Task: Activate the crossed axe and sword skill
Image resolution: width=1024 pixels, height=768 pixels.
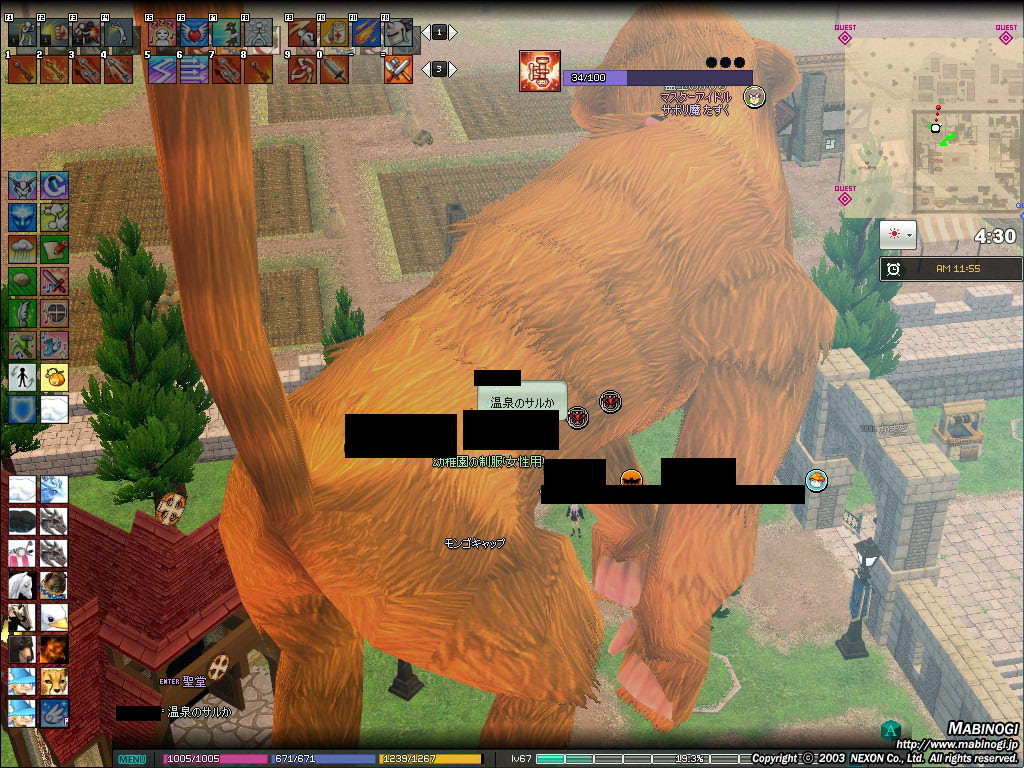Action: (x=398, y=69)
